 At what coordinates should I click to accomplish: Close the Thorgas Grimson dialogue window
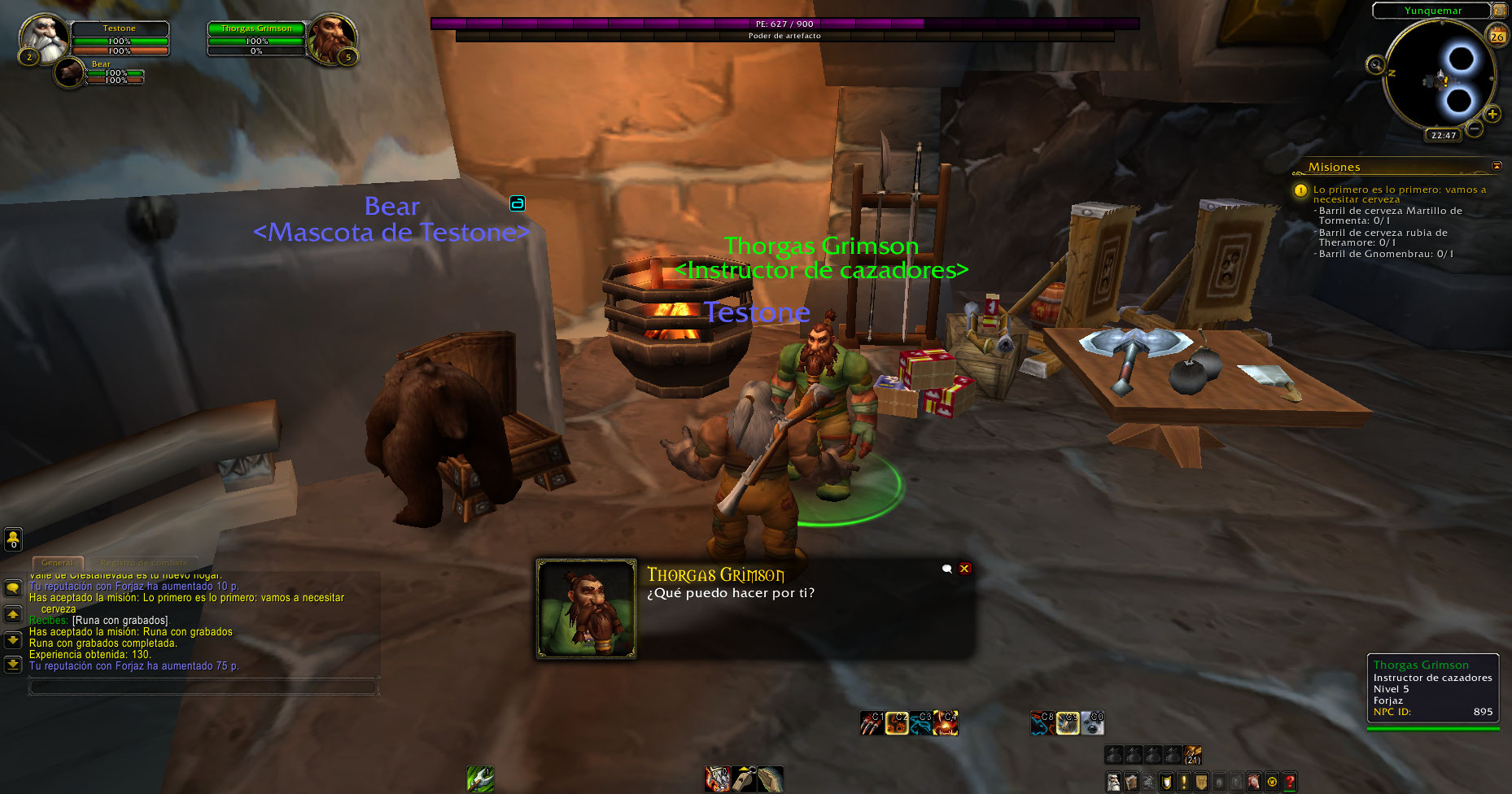(x=964, y=569)
